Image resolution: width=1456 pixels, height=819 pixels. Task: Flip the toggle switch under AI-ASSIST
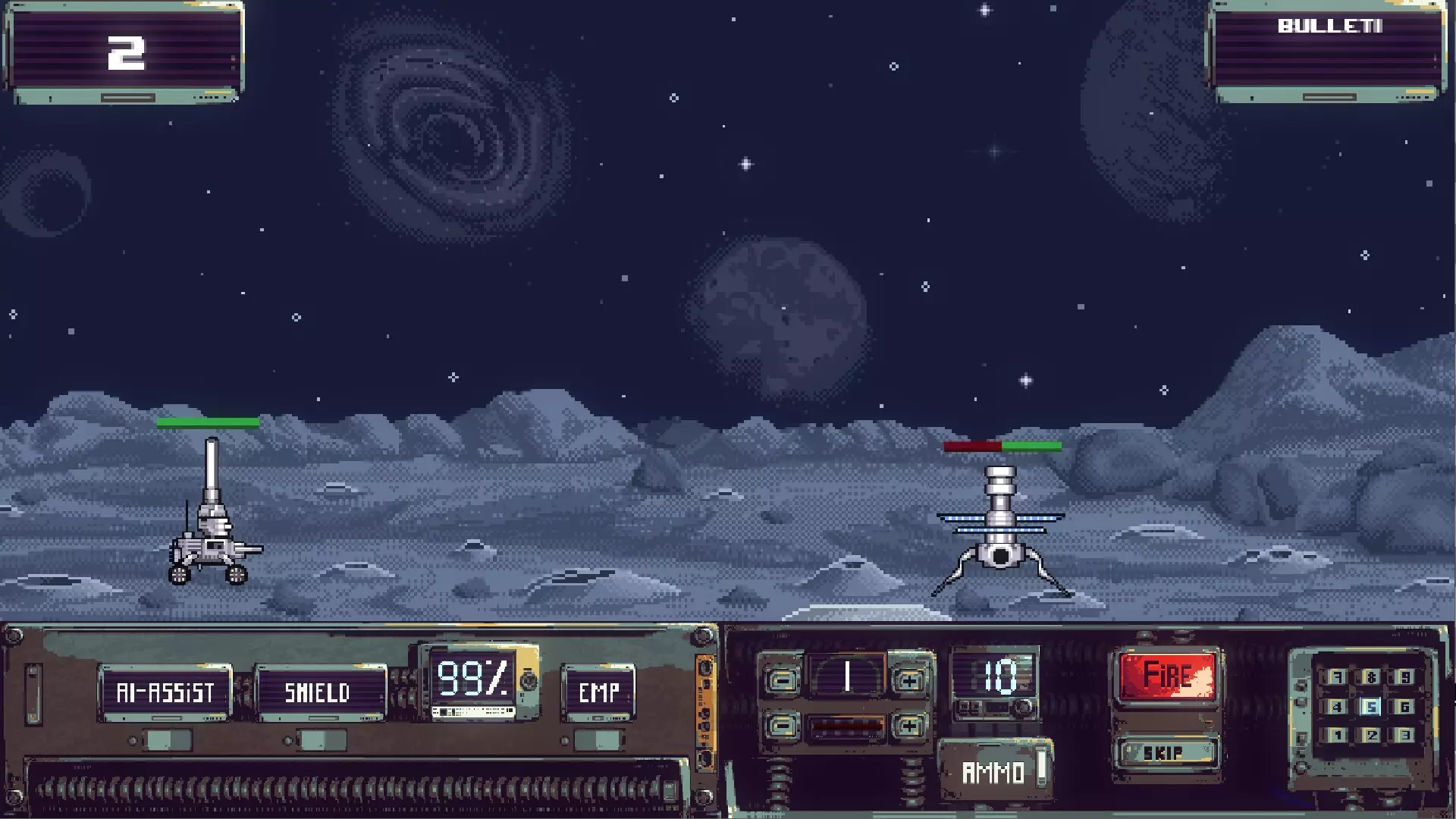(167, 740)
